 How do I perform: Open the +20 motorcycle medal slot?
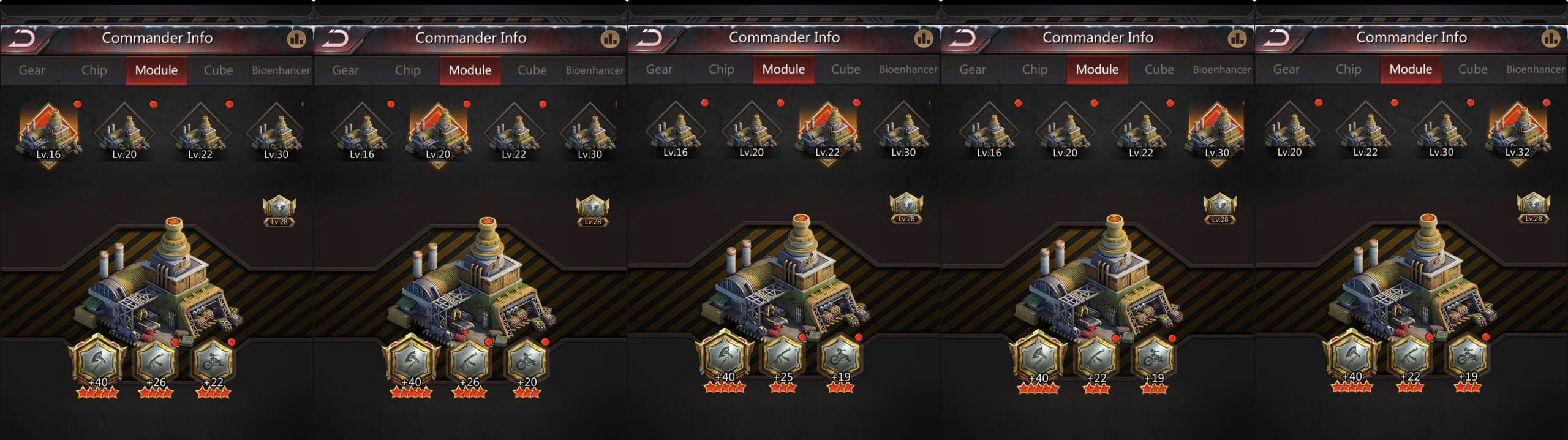tap(527, 362)
